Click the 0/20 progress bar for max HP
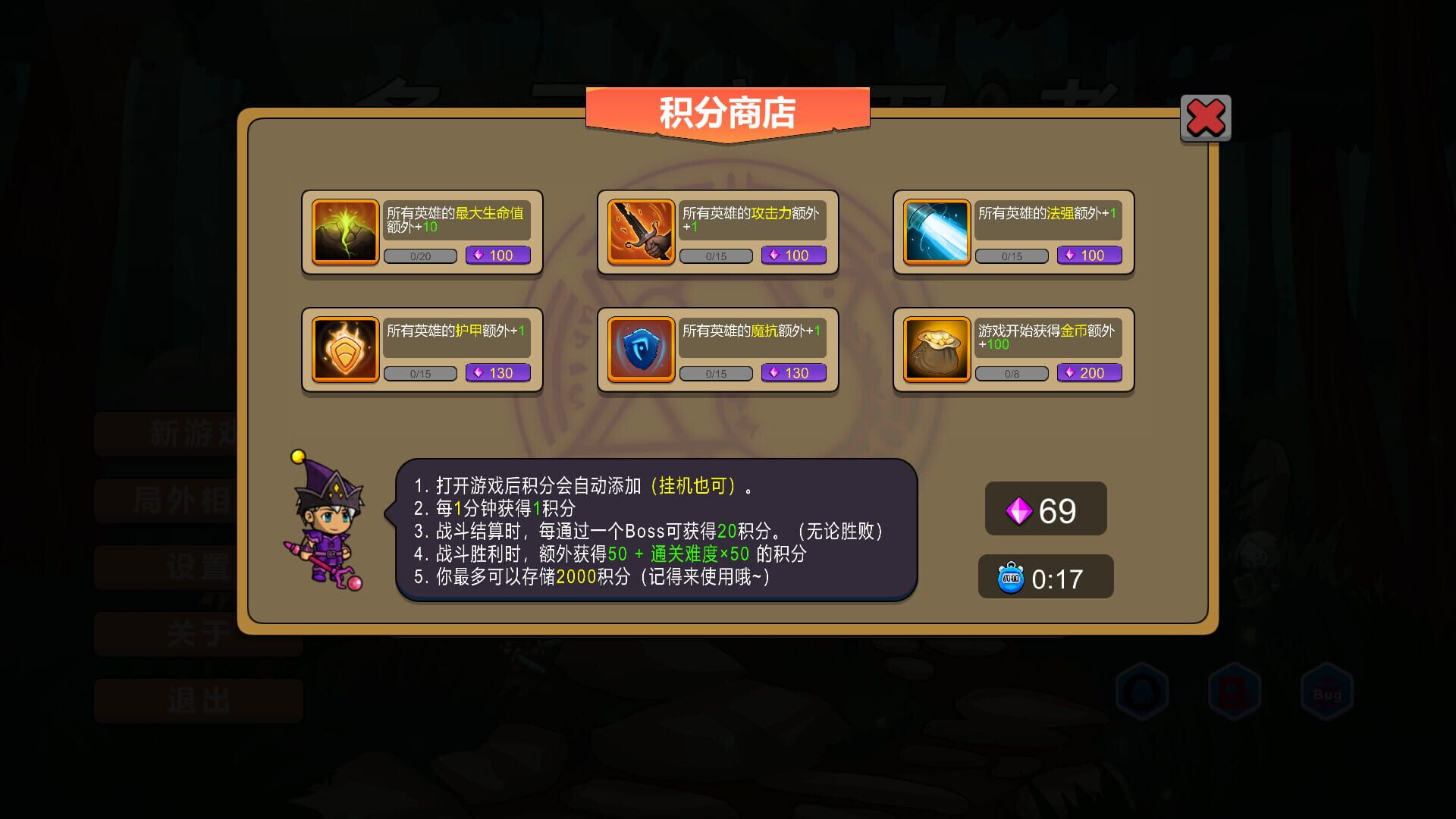This screenshot has height=819, width=1456. [420, 256]
